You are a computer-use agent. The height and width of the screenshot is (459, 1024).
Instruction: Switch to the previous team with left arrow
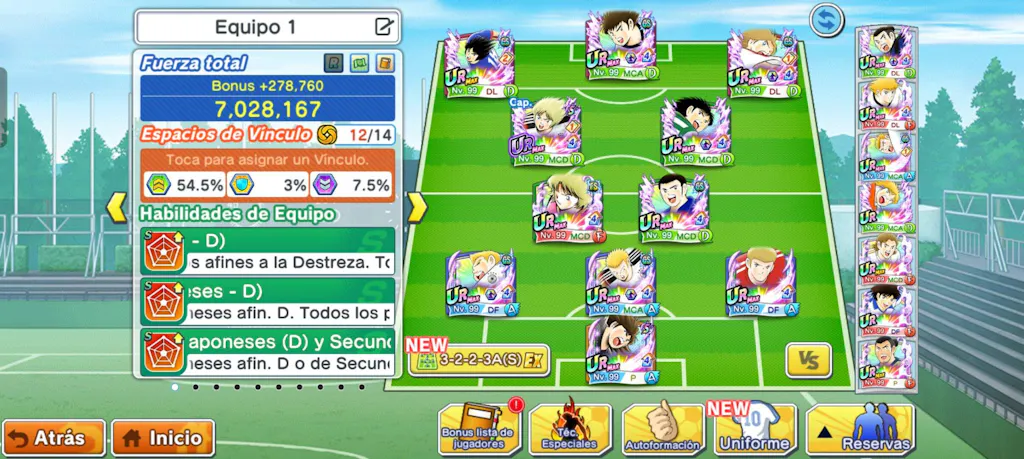click(117, 207)
